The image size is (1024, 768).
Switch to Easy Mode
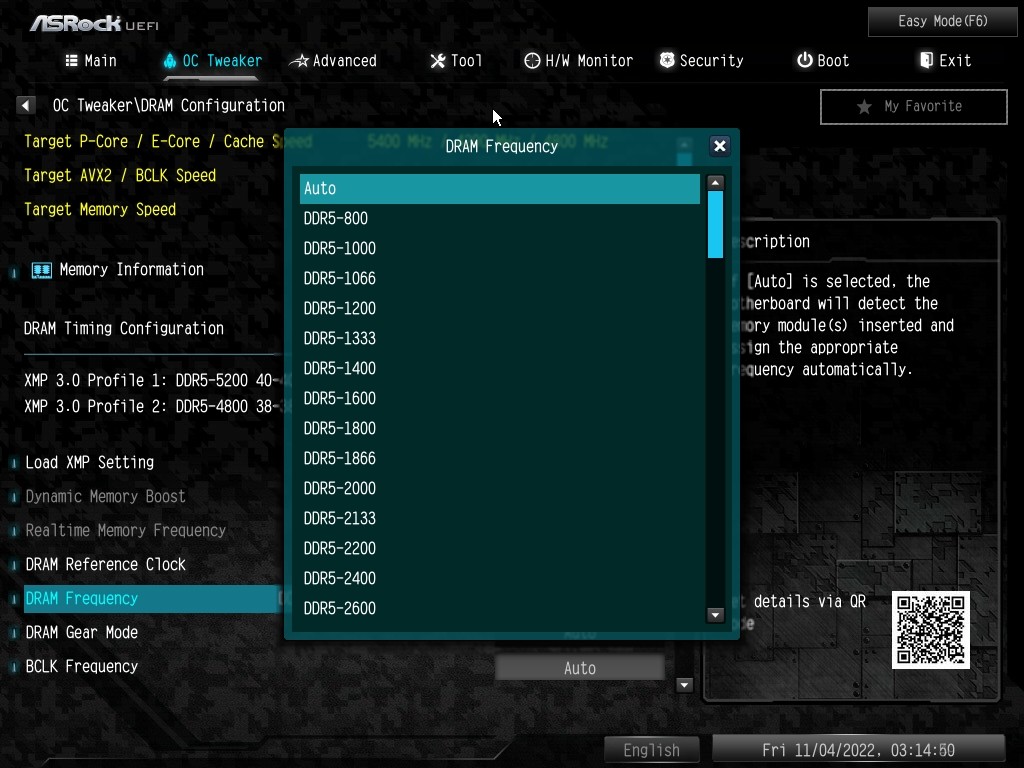pos(943,21)
